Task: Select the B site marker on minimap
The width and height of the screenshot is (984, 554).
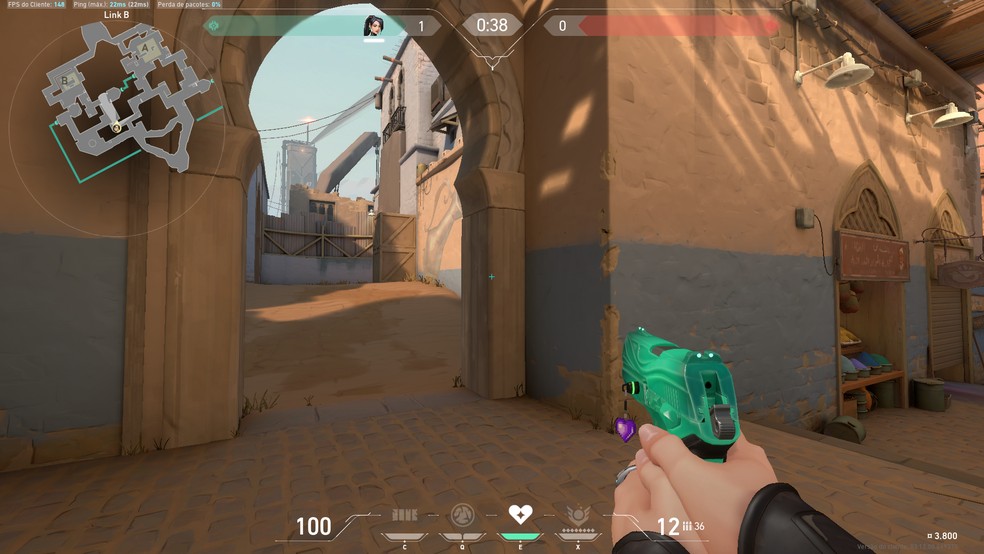Action: click(66, 79)
